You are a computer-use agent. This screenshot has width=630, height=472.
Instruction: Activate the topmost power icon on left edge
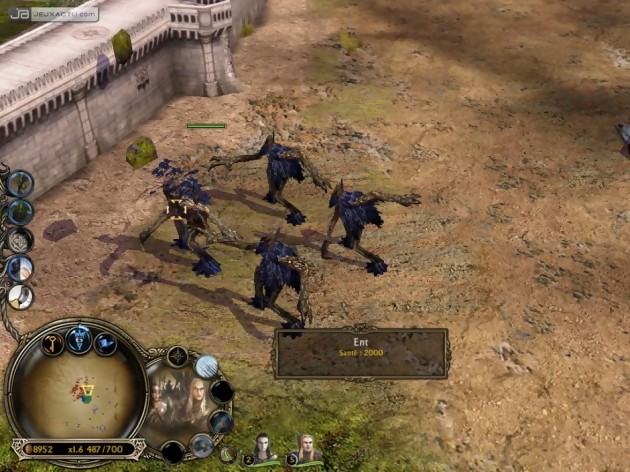click(x=20, y=183)
